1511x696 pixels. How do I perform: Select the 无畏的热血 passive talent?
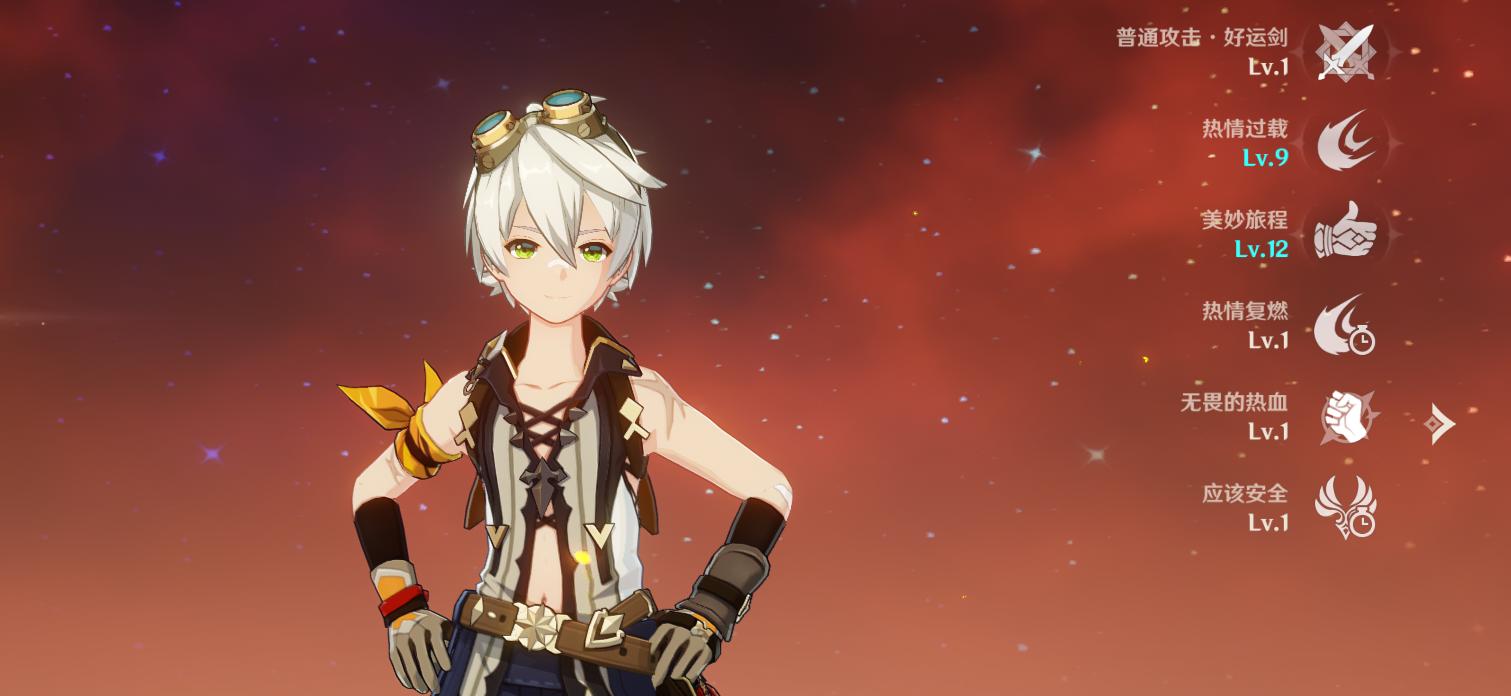coord(1345,416)
